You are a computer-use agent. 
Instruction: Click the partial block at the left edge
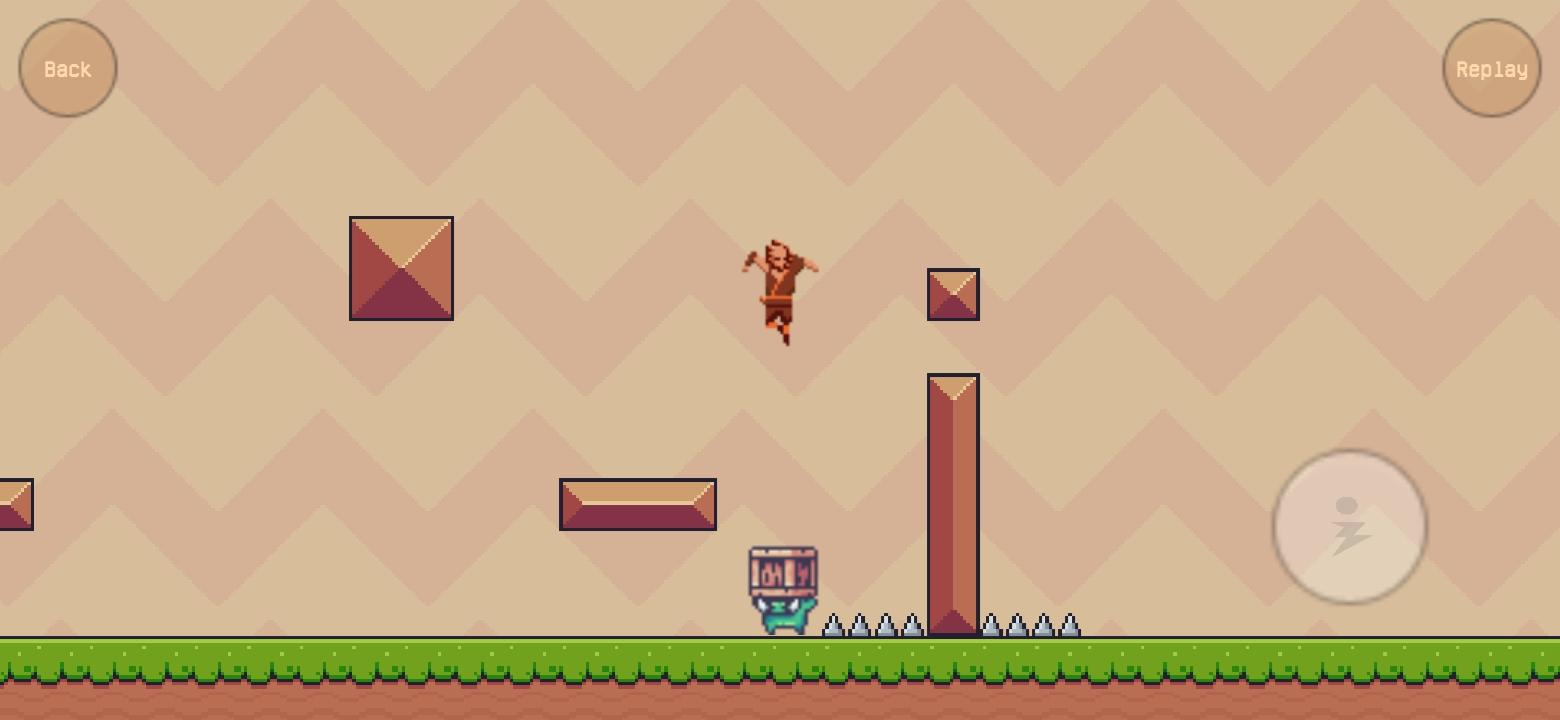pos(15,505)
